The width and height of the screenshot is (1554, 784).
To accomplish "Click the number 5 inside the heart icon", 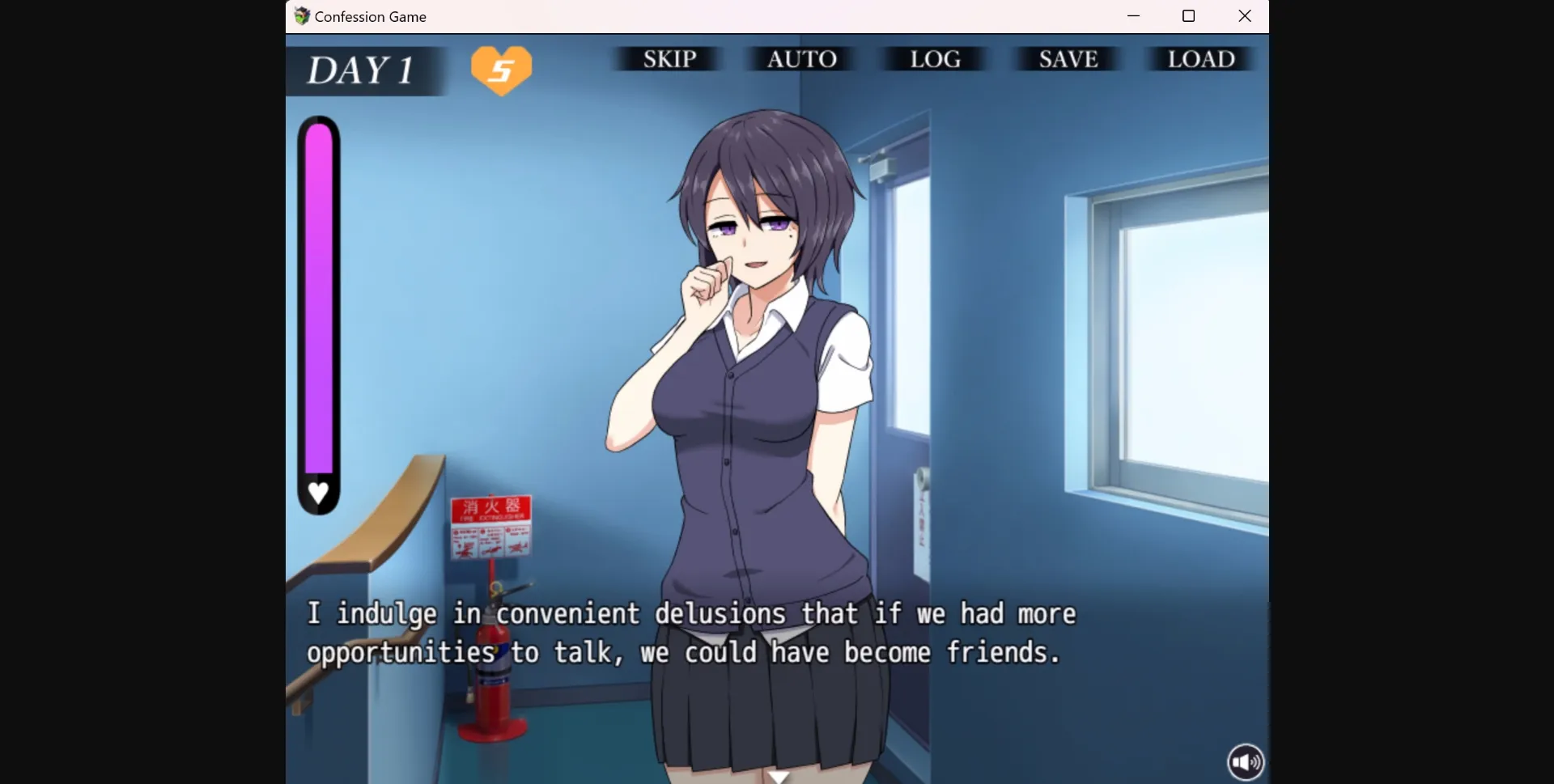I will [503, 69].
